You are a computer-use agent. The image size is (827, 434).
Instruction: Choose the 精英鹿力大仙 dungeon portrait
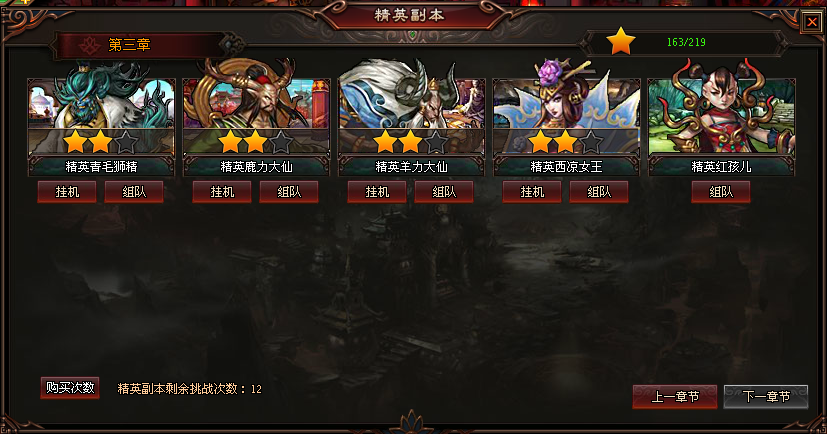click(x=256, y=112)
